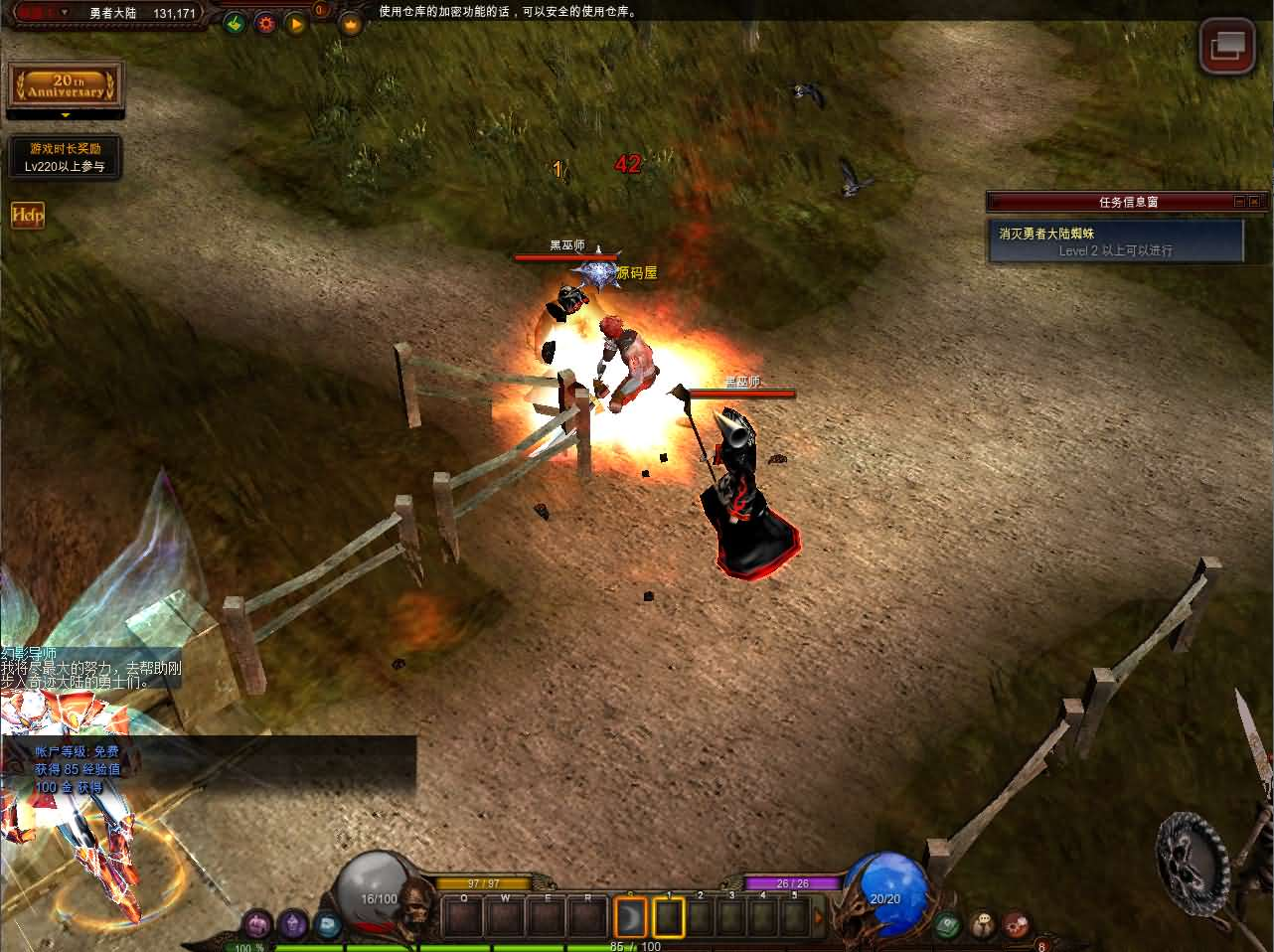This screenshot has width=1274, height=952.
Task: Open the 20th Anniversary event banner
Action: point(66,85)
